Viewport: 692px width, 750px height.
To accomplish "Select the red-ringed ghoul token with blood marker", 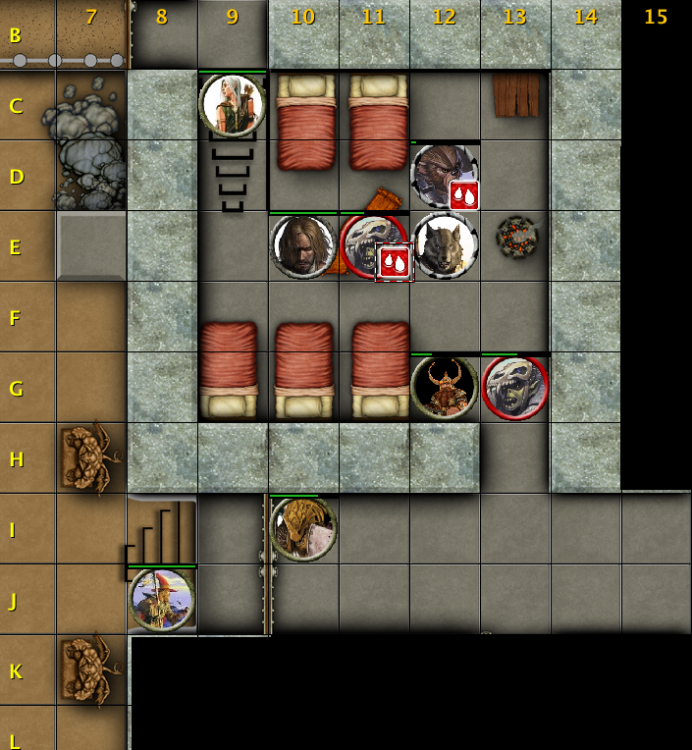I will (x=372, y=246).
